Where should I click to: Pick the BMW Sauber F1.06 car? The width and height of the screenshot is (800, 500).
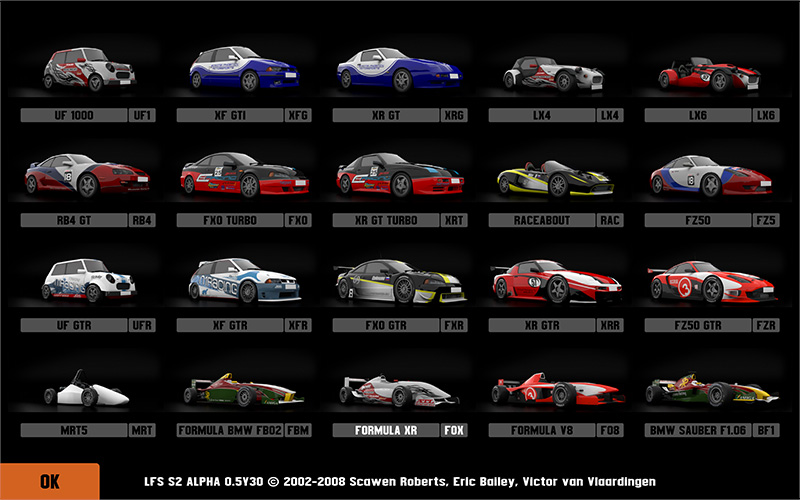712,390
